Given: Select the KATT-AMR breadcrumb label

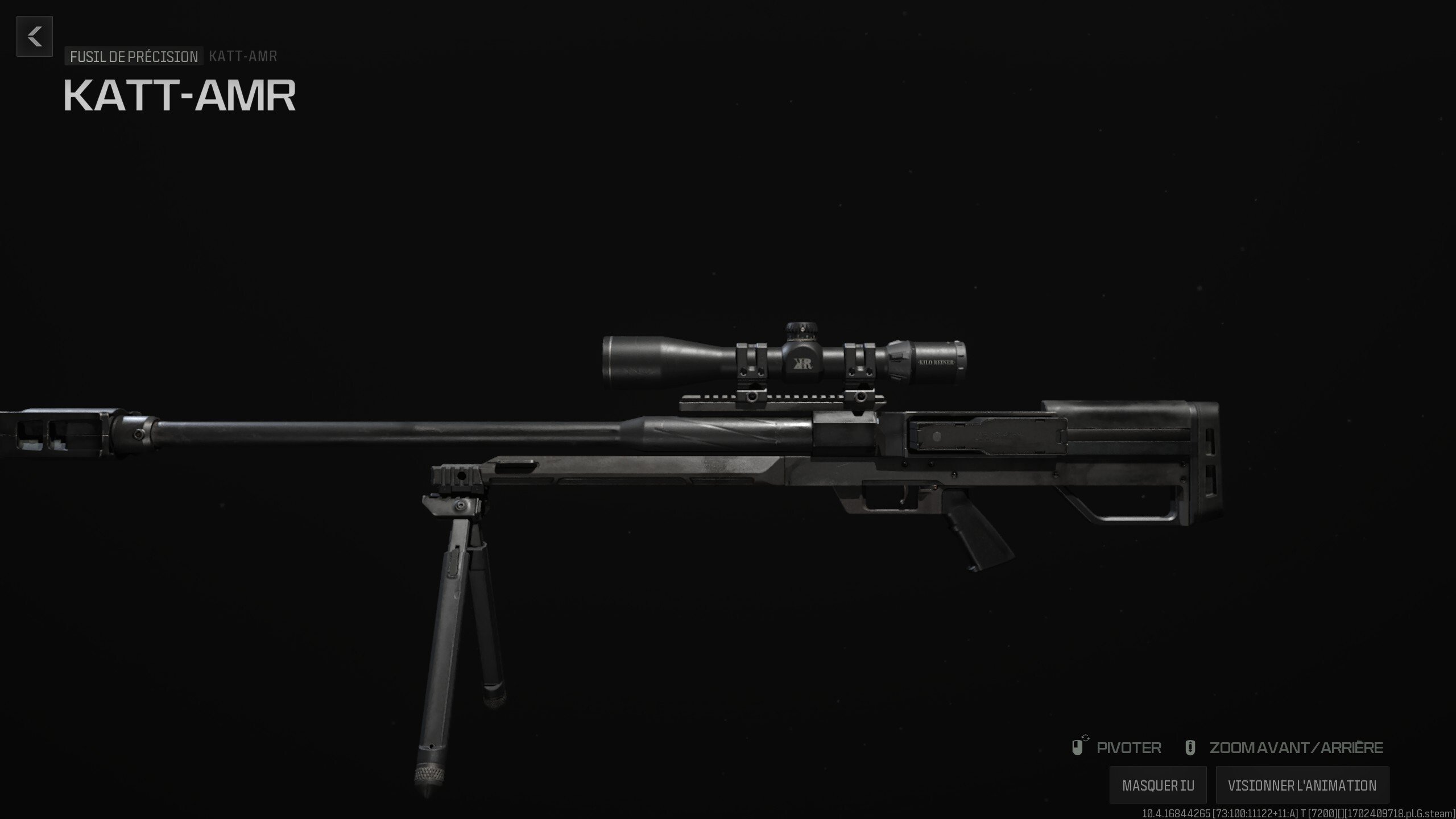Looking at the screenshot, I should [x=243, y=56].
